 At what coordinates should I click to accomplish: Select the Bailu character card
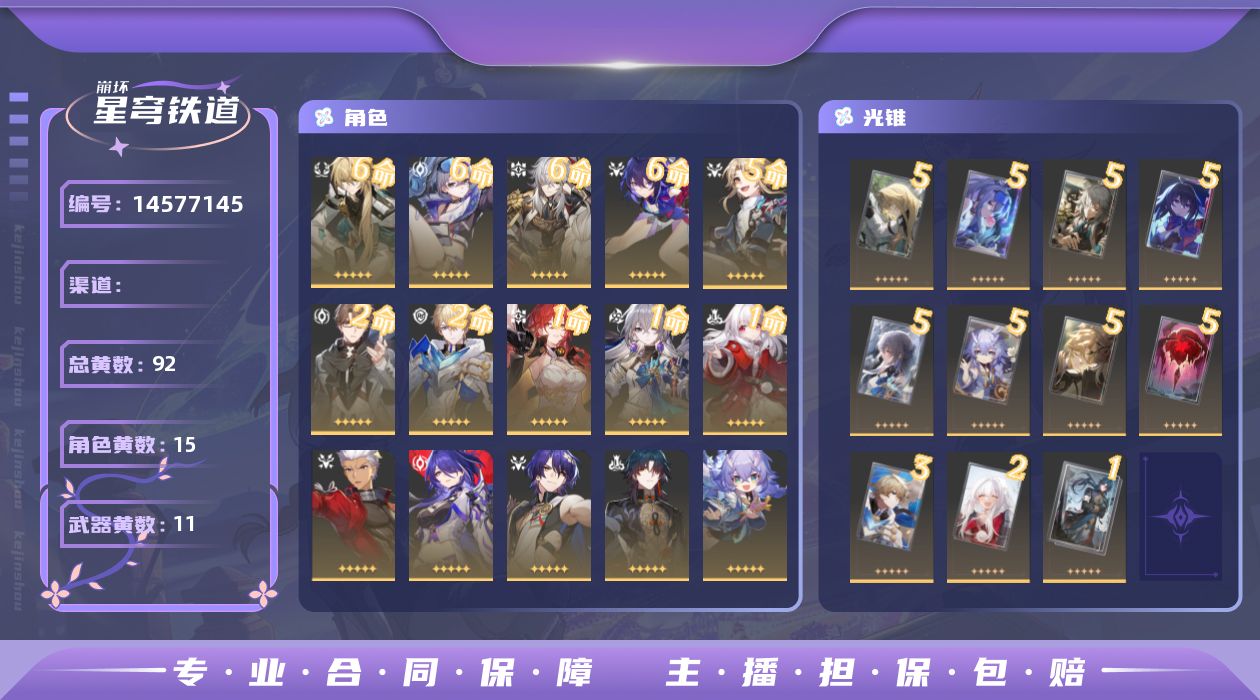[745, 515]
